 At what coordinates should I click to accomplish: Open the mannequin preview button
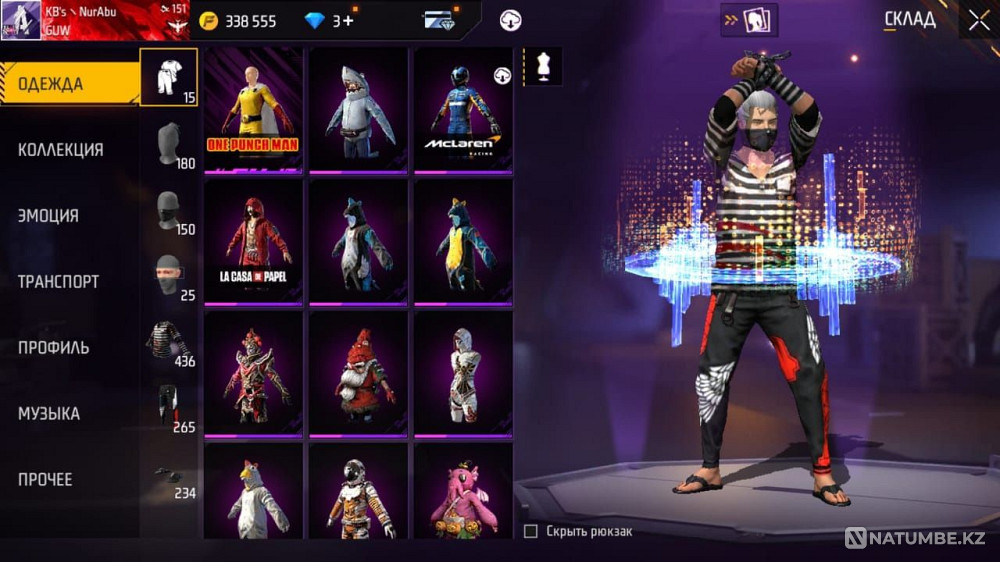click(543, 66)
